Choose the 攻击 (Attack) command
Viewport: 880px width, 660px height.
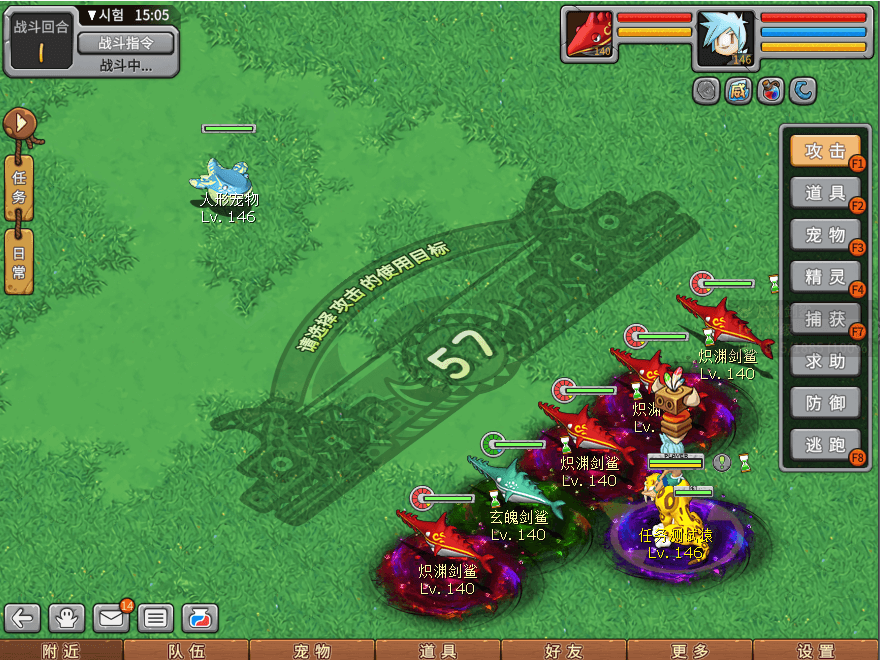coord(825,151)
